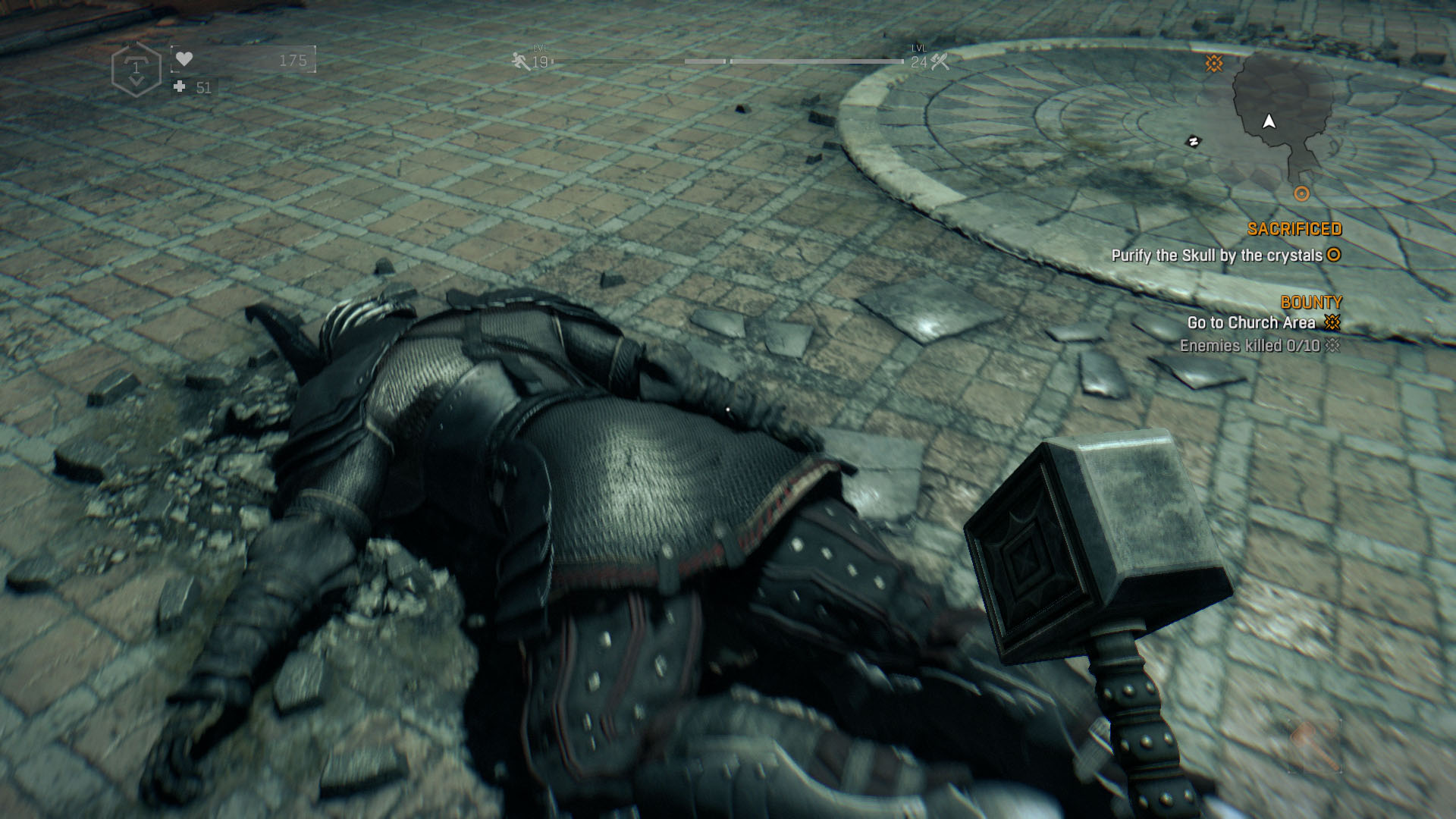Select the Sacrificed quest title
The height and width of the screenshot is (819, 1456).
point(1294,229)
